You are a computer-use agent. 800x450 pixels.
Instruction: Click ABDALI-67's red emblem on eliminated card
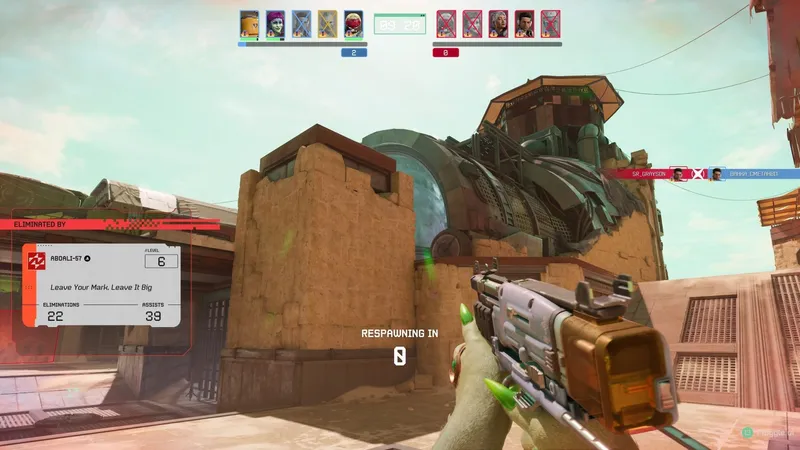click(36, 262)
